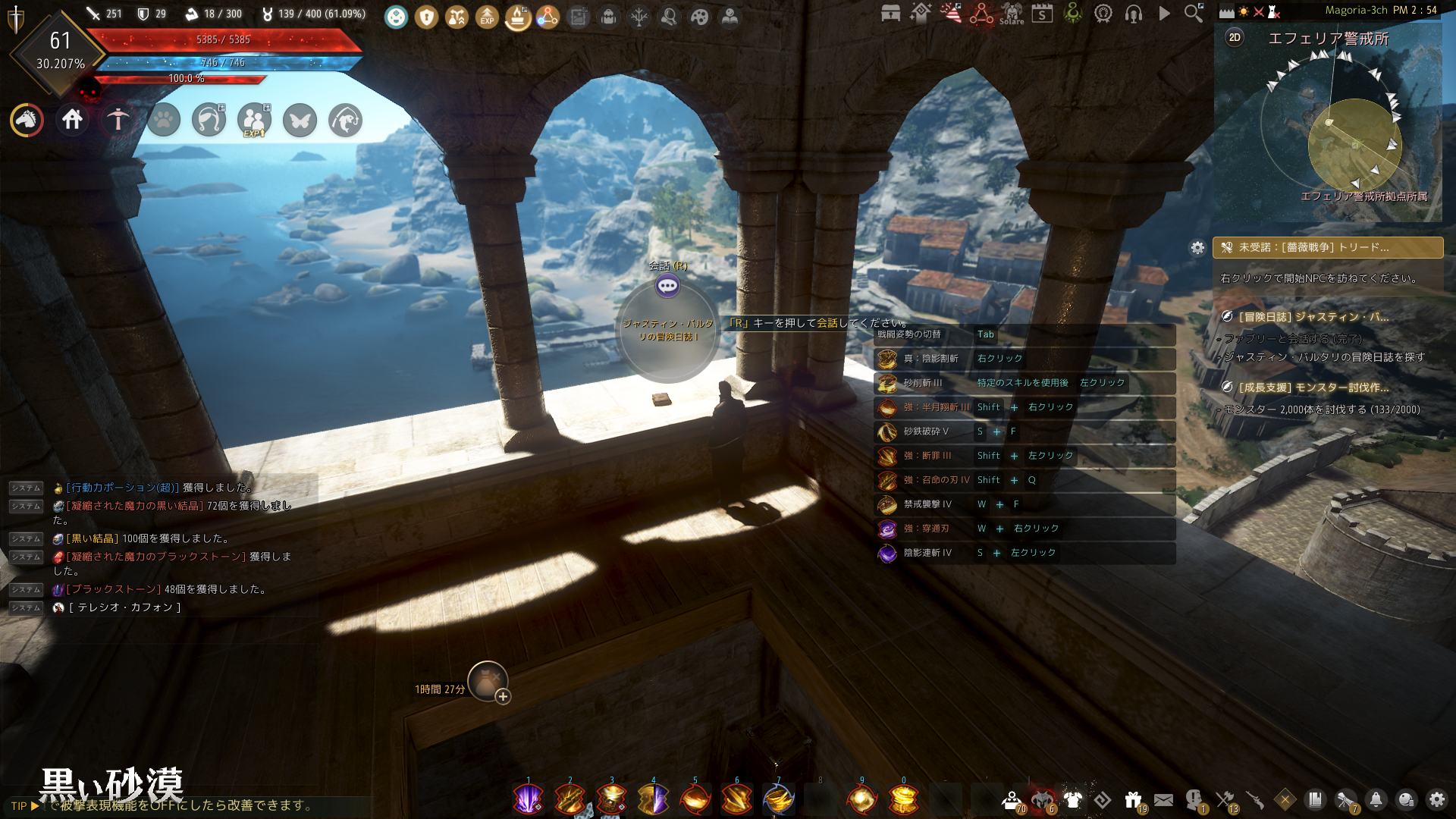Open the quest tracker settings gear
1456x819 pixels.
1197,248
